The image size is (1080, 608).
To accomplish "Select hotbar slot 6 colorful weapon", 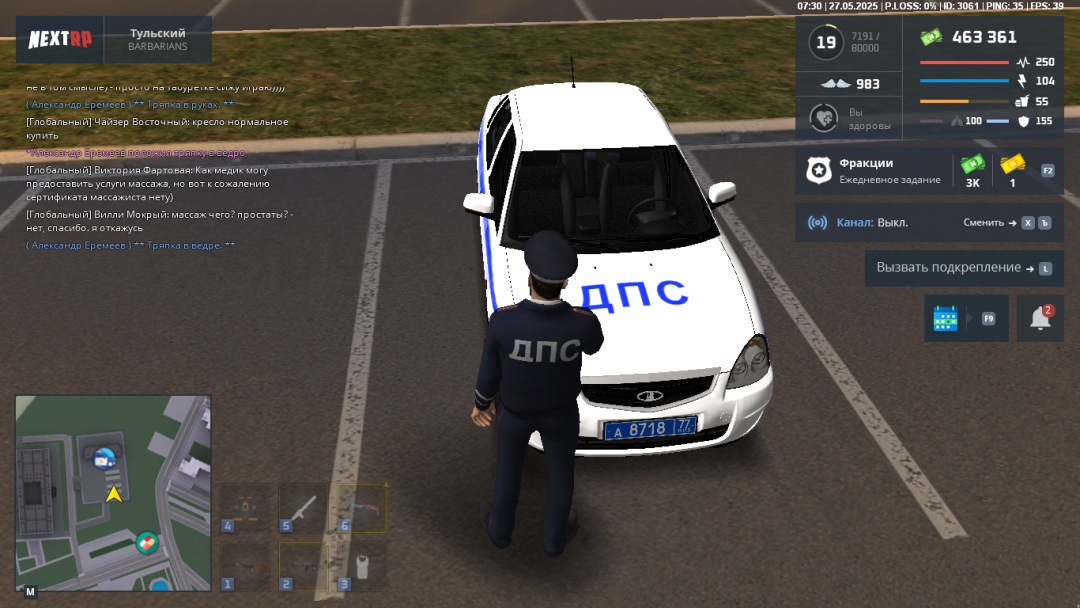I will coord(361,508).
